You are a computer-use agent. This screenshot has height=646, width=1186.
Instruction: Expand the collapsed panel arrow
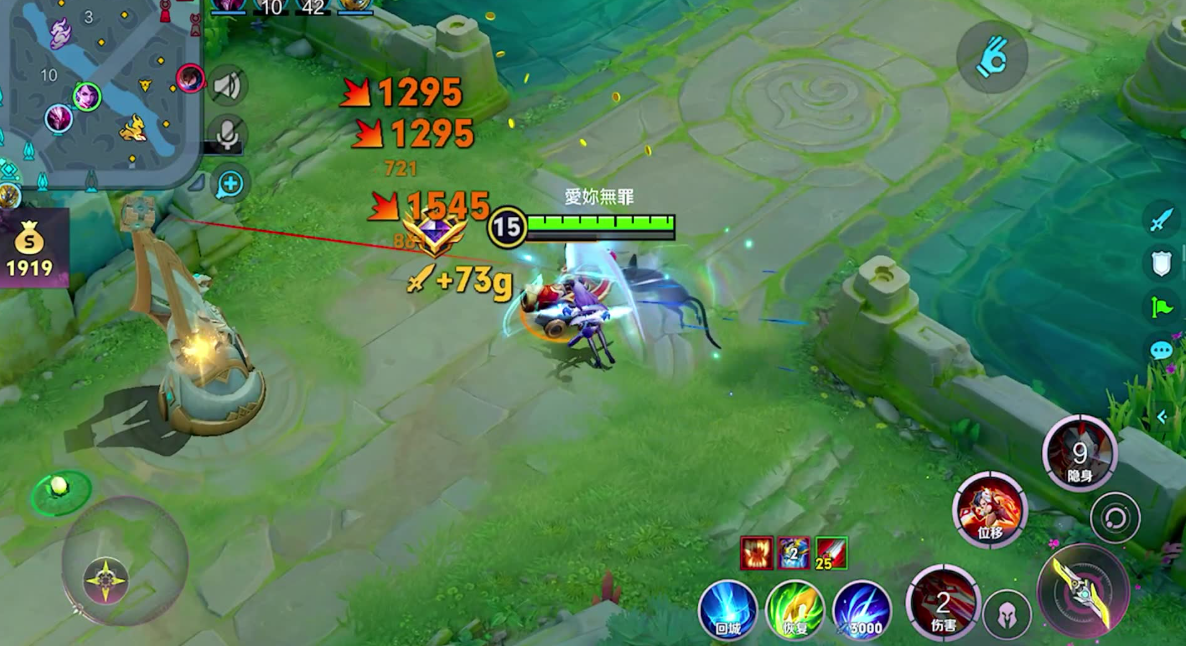click(x=1162, y=416)
